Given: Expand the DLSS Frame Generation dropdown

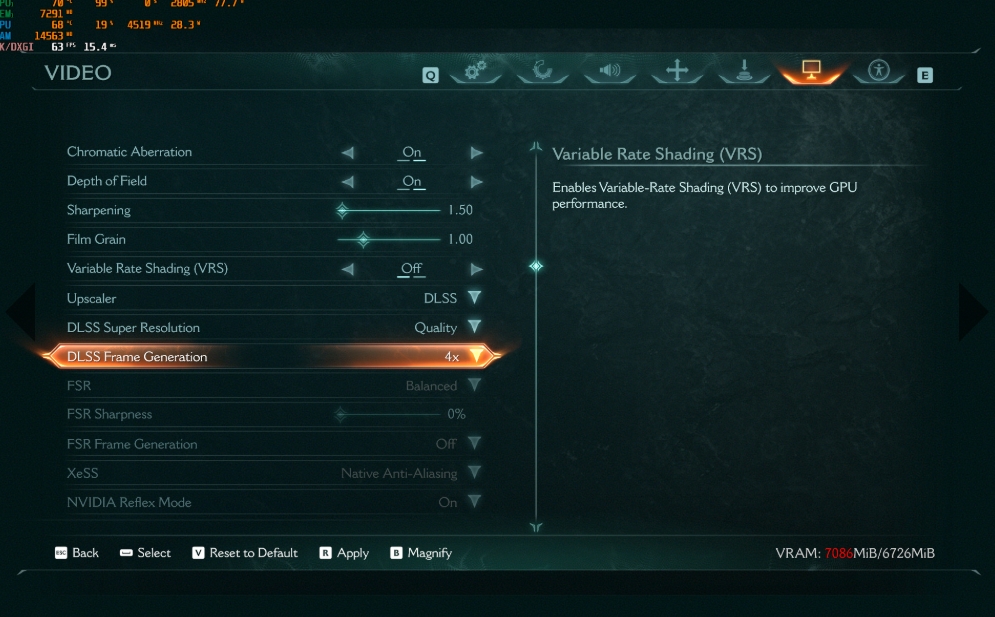Looking at the screenshot, I should [x=476, y=356].
